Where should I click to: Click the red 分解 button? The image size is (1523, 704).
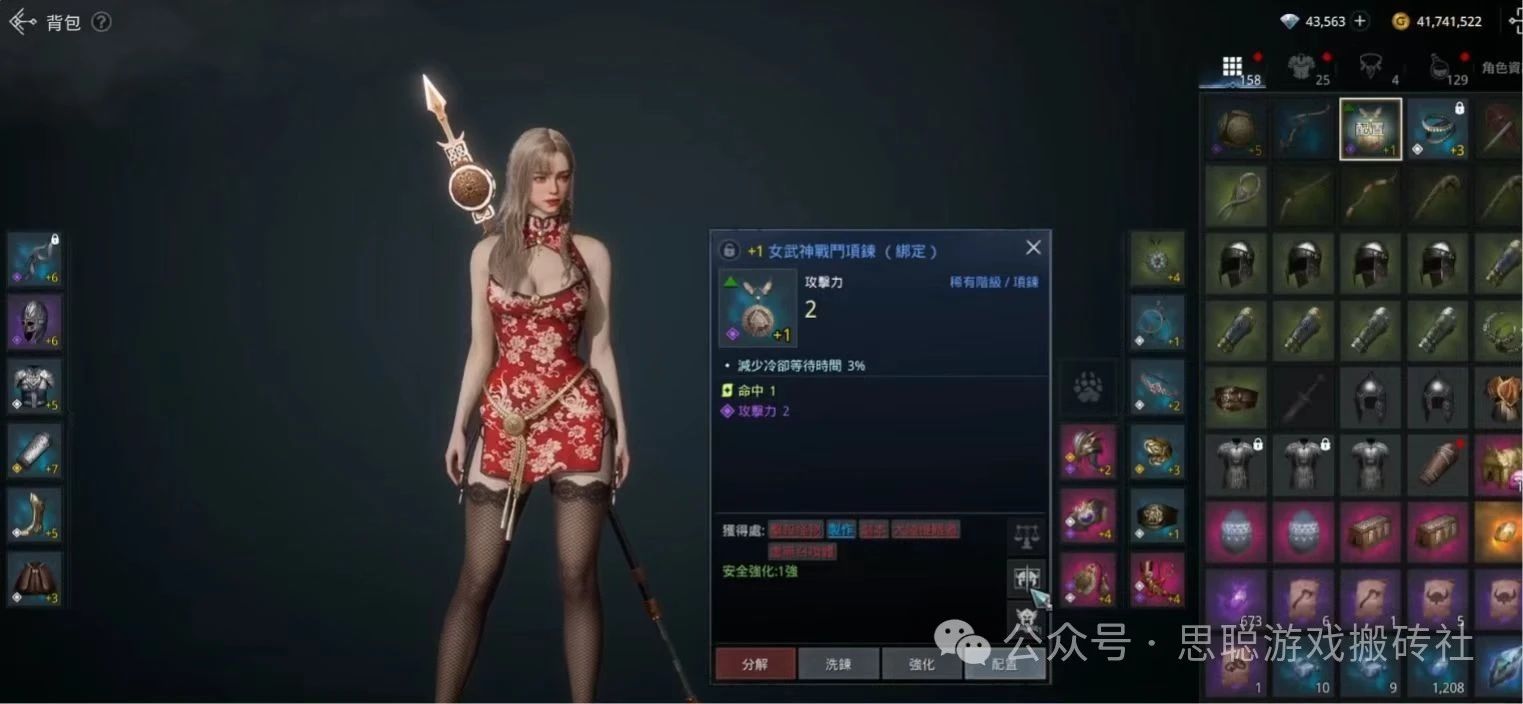[x=755, y=663]
